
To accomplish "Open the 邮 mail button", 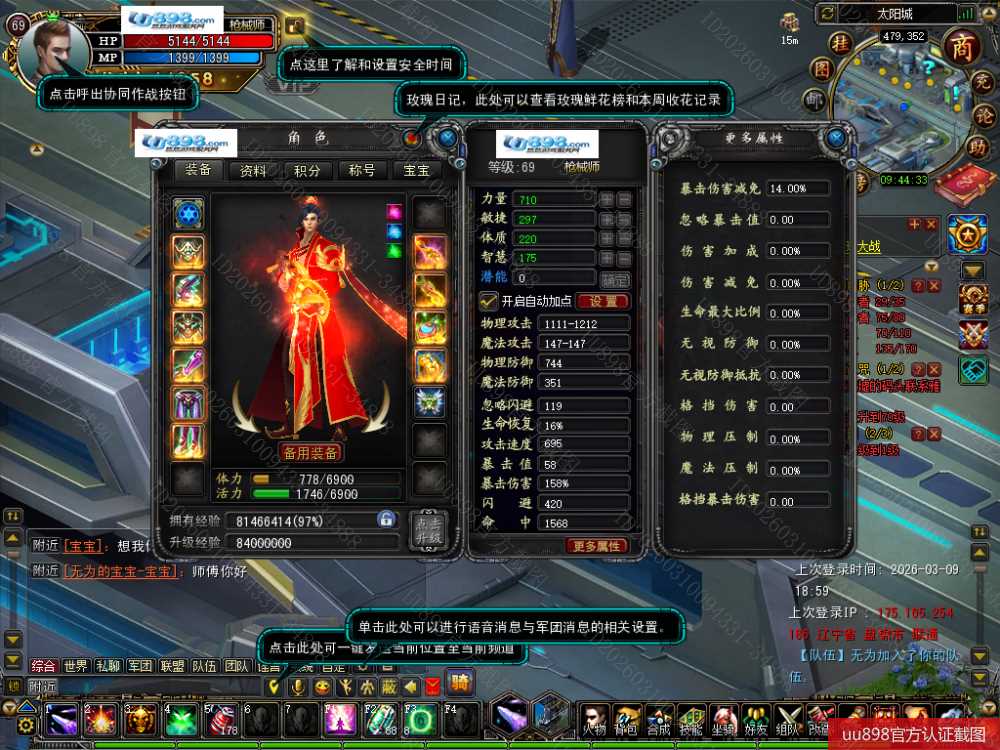I will pos(814,99).
